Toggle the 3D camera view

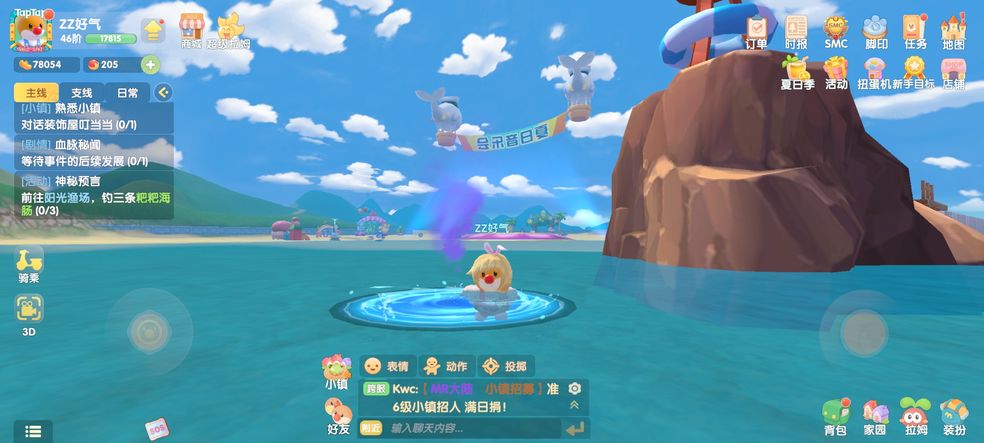[30, 313]
